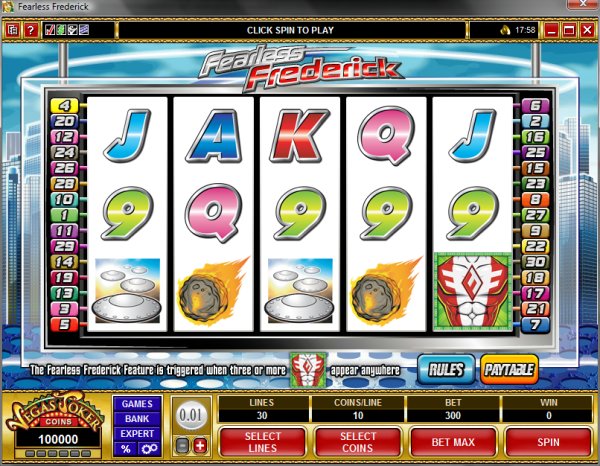
Task: Select the 0.01 coin value chip
Action: pos(191,415)
